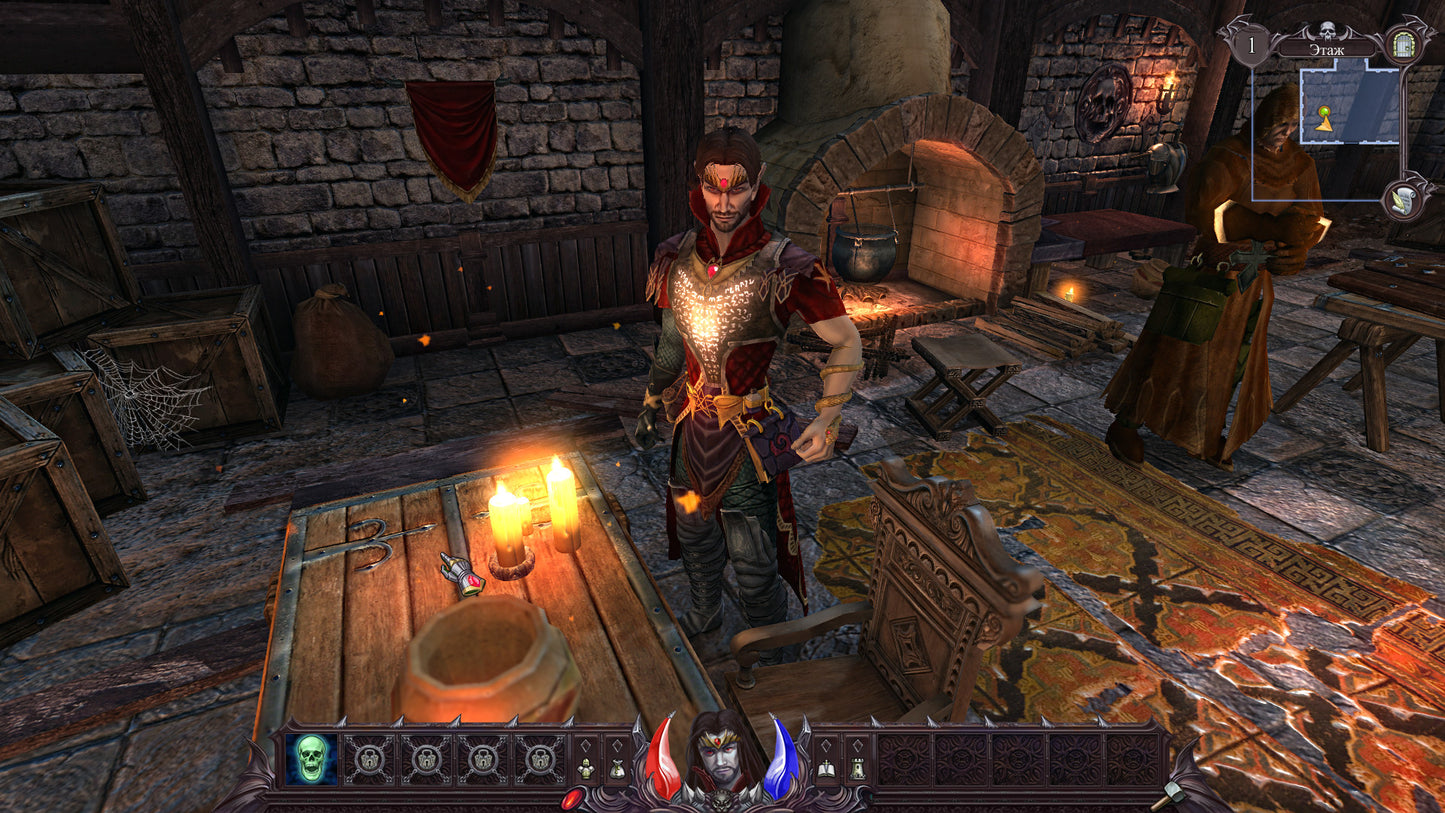1445x813 pixels.
Task: Click the red rage horn meter
Action: point(664,758)
